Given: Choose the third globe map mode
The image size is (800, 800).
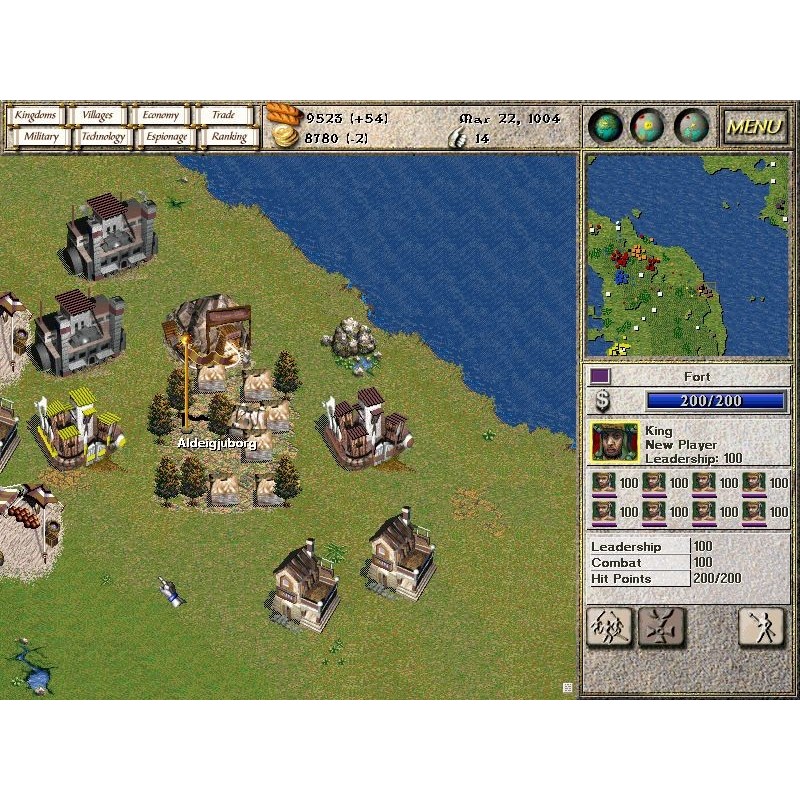Looking at the screenshot, I should tap(691, 126).
